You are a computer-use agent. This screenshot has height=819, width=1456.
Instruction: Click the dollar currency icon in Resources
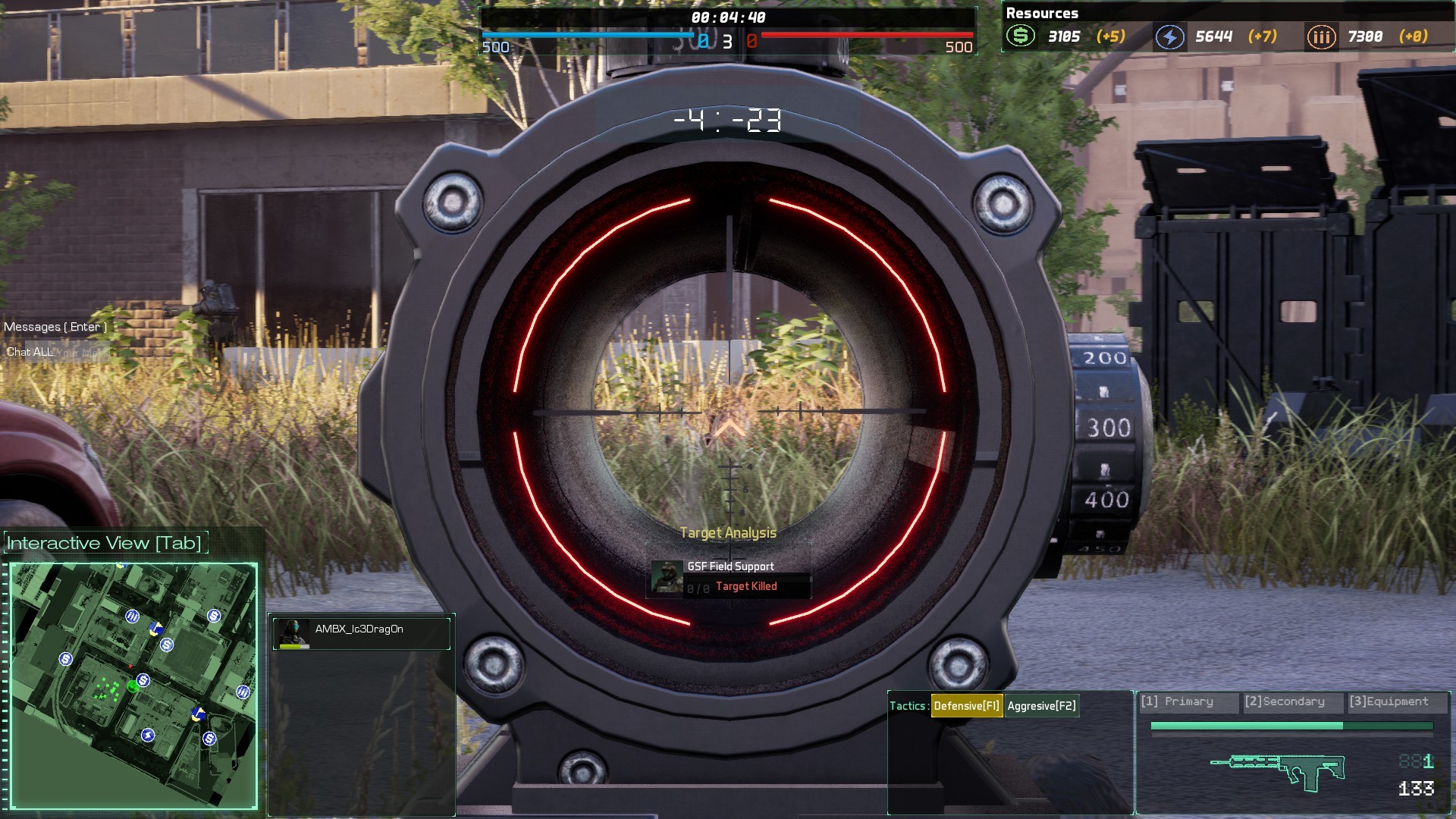point(1021,36)
